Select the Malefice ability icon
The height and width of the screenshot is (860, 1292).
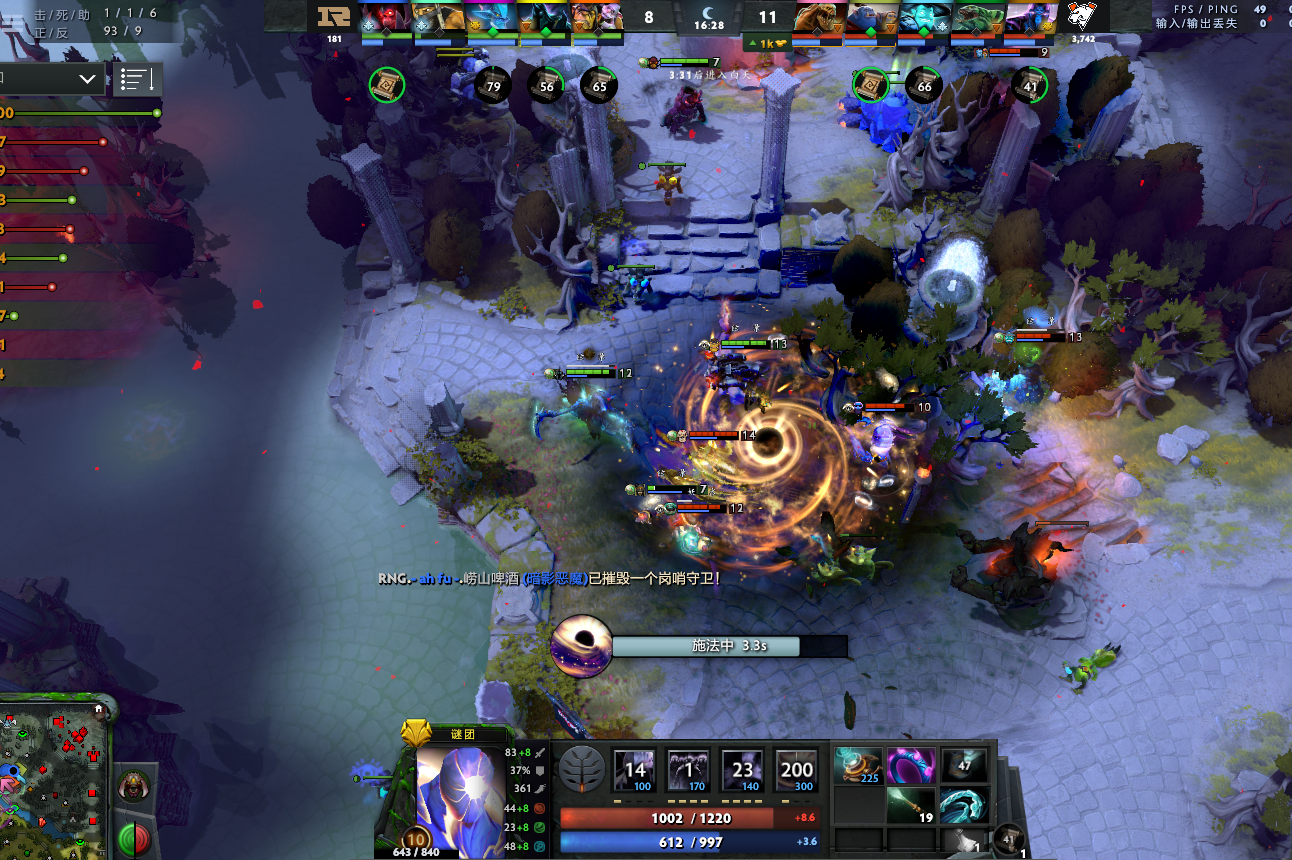pos(636,771)
